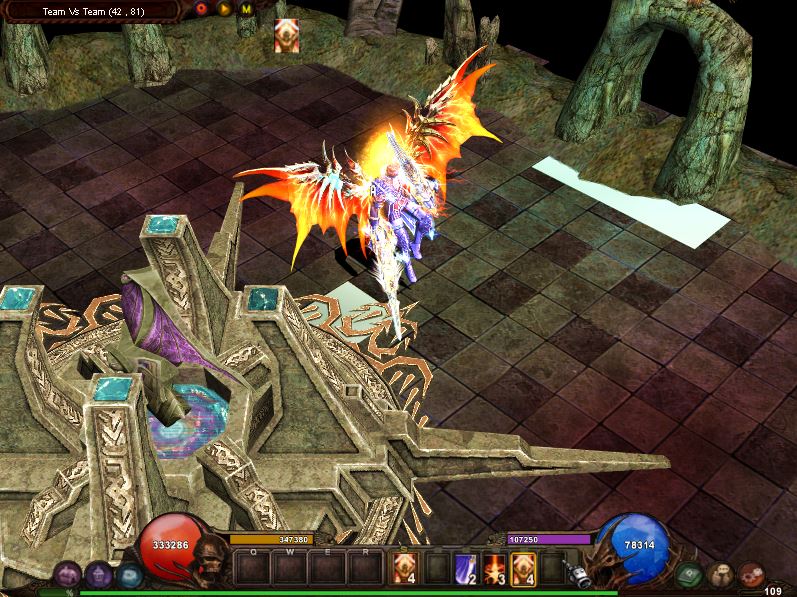Open settings via the red gear button
The height and width of the screenshot is (597, 797).
[752, 575]
